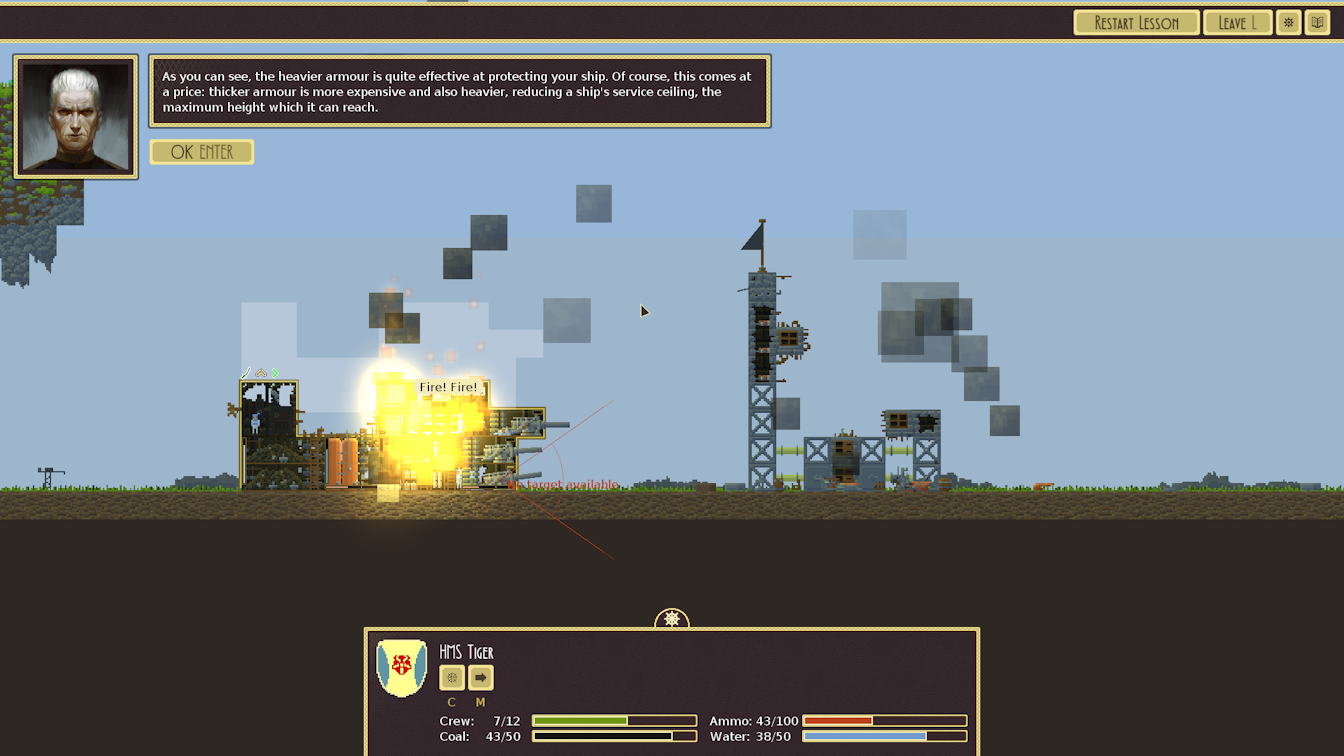Open the book icon in the top bar
Screen dimensions: 1344x756
(x=1317, y=23)
